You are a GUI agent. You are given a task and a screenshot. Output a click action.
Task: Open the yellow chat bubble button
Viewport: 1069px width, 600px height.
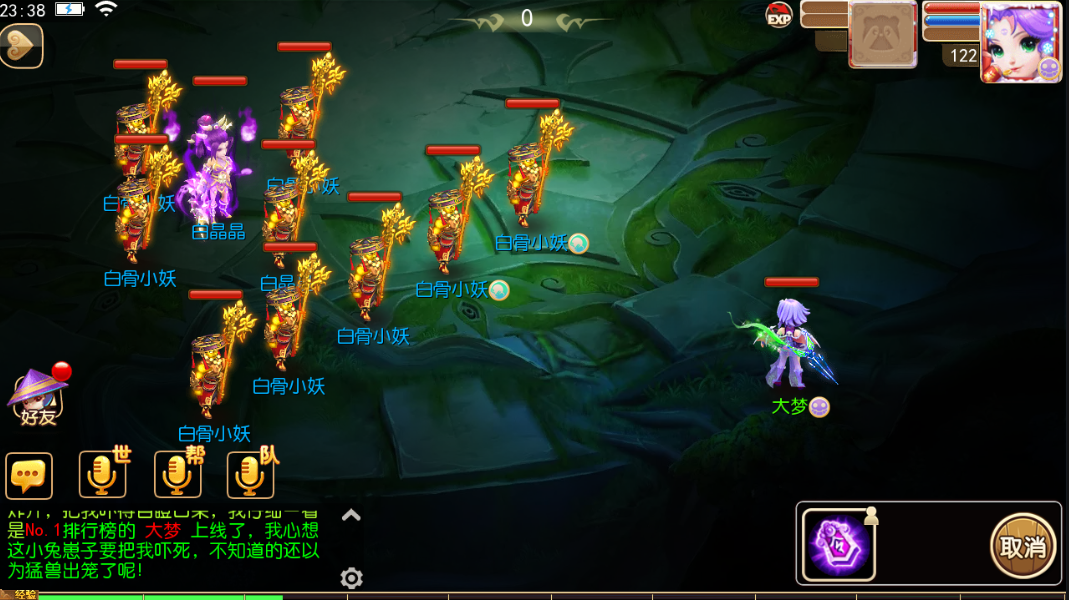pyautogui.click(x=29, y=476)
